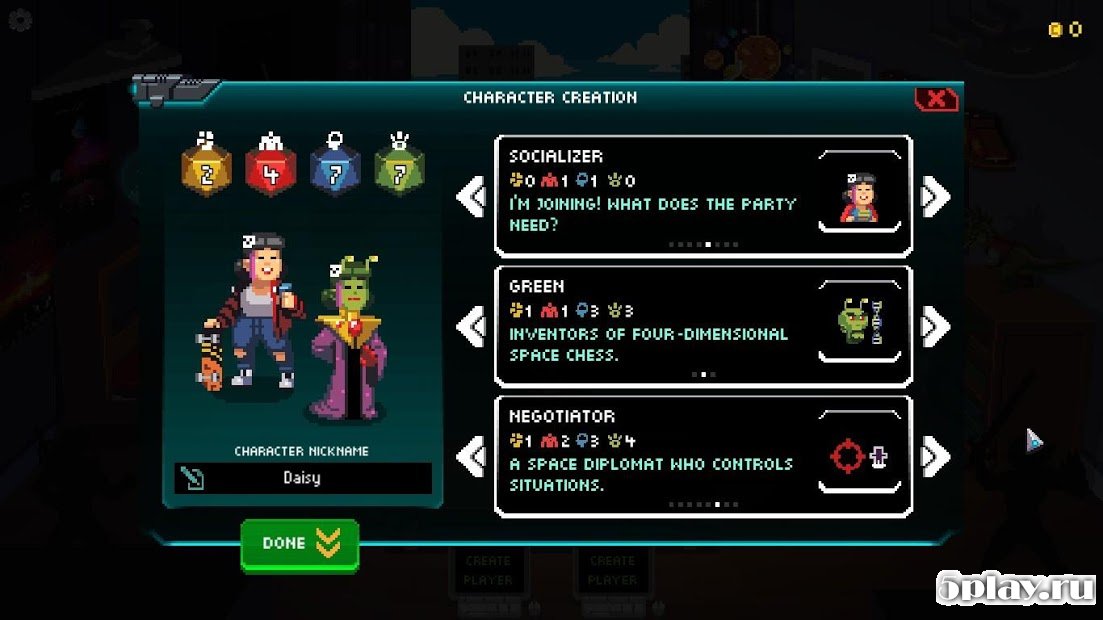This screenshot has width=1103, height=620.
Task: Confirm character with the Done button
Action: tap(299, 544)
